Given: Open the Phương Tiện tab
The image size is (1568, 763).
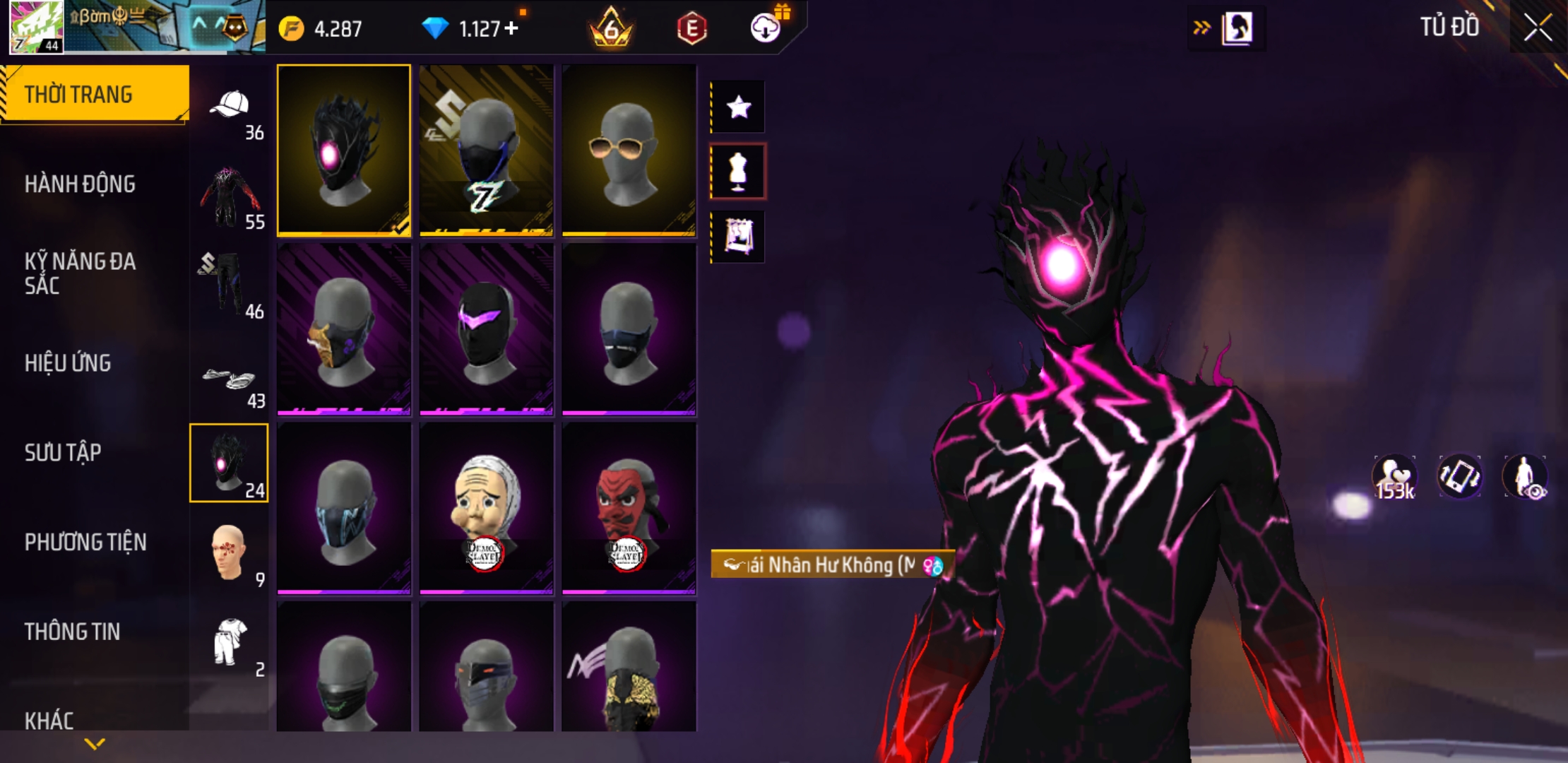Looking at the screenshot, I should pos(85,543).
